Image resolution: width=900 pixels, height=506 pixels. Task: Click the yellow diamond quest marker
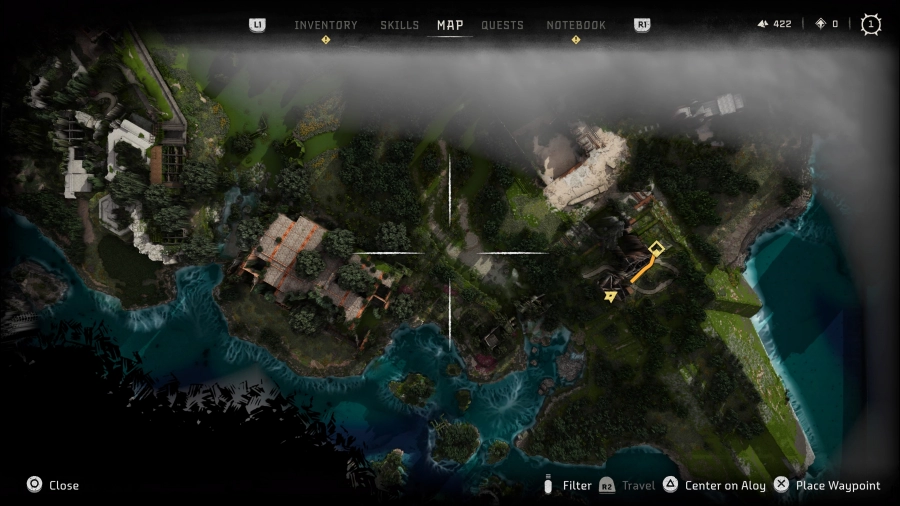[656, 248]
